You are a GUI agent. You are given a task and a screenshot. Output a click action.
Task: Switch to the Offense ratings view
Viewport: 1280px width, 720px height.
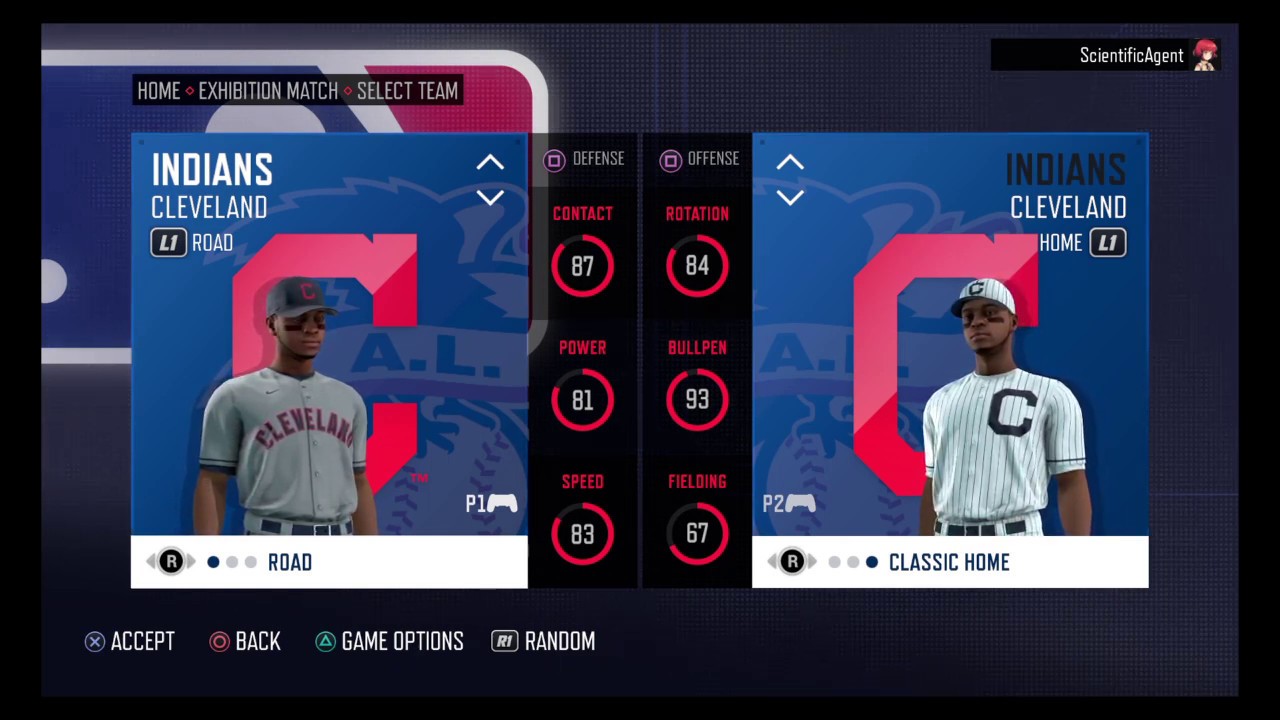tap(699, 160)
